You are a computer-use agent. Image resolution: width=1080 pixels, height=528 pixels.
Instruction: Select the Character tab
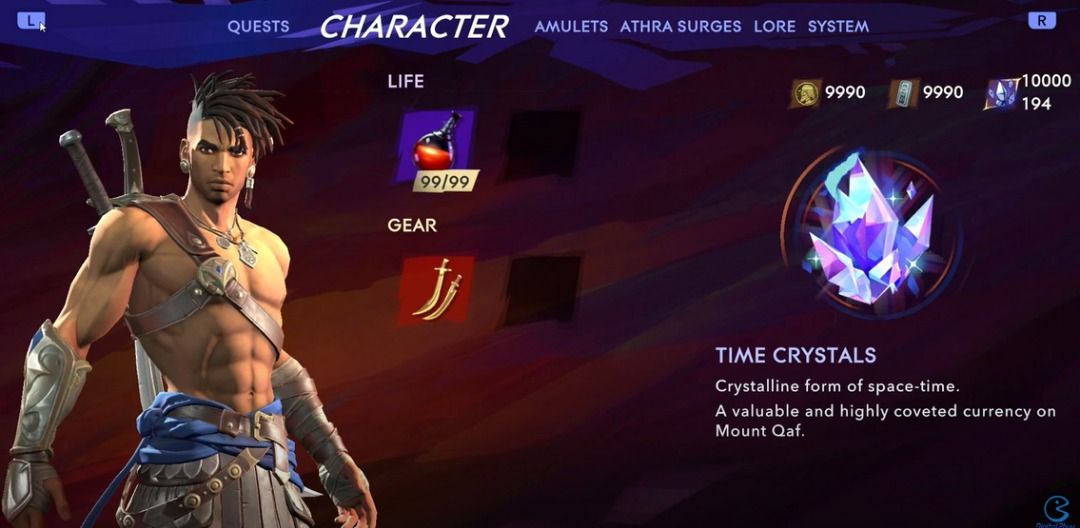point(413,27)
